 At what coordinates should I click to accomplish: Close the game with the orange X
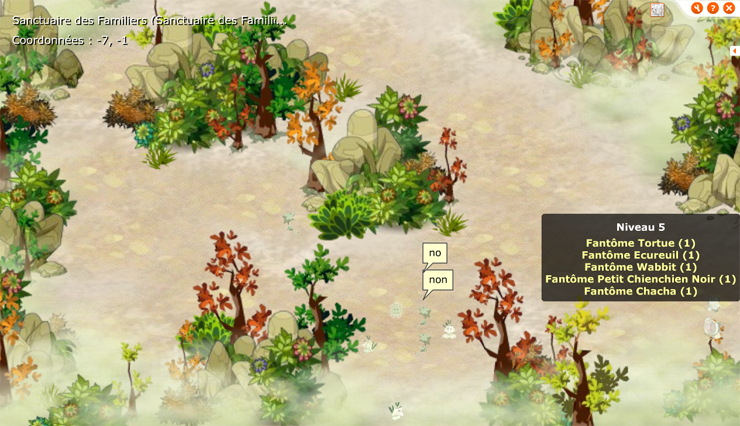pos(729,8)
